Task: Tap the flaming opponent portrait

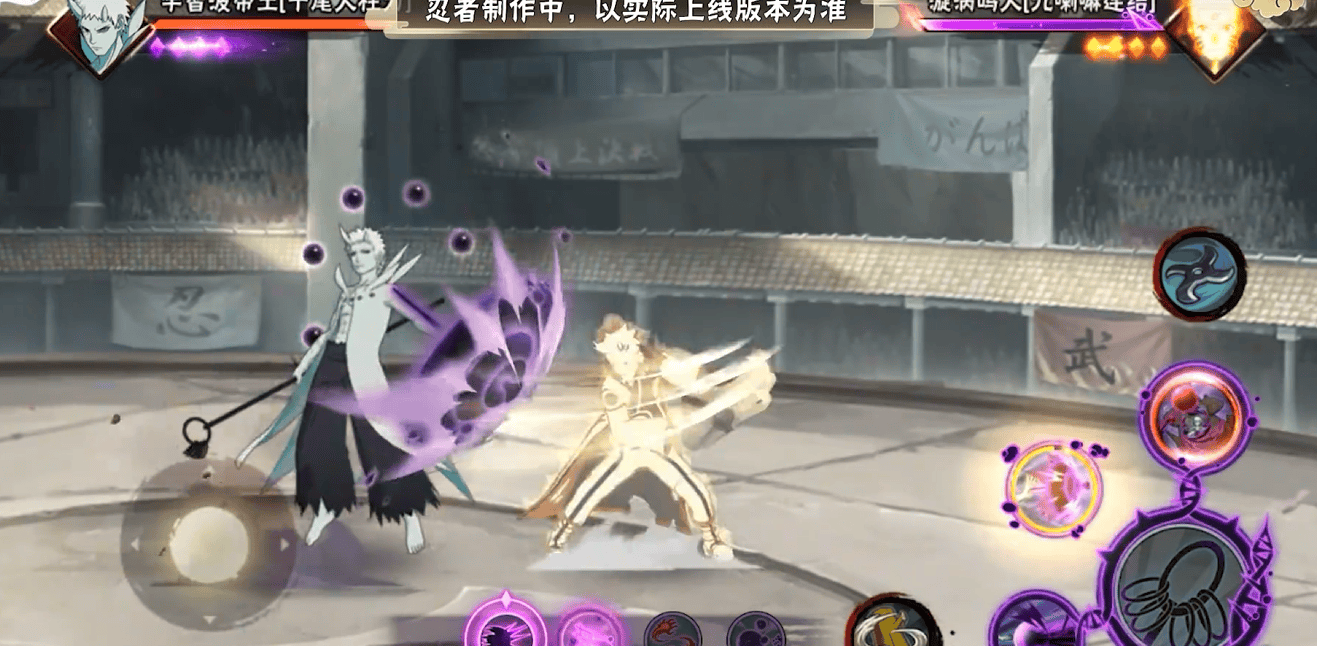Action: [x=1216, y=32]
